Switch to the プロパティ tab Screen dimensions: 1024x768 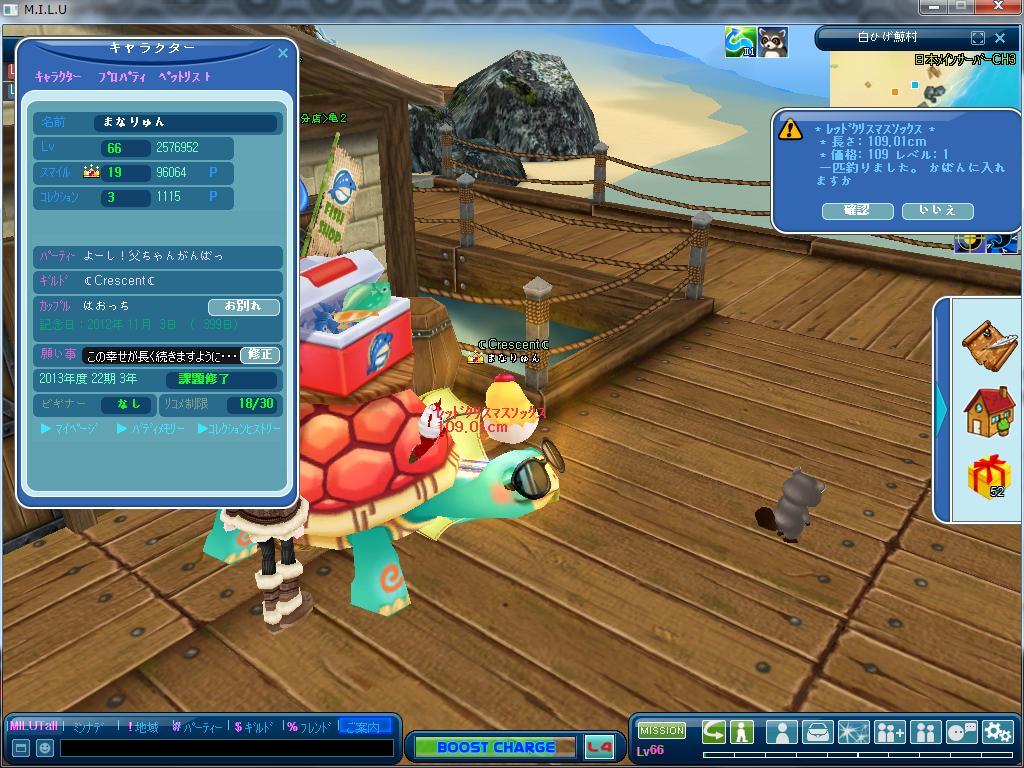click(x=121, y=77)
